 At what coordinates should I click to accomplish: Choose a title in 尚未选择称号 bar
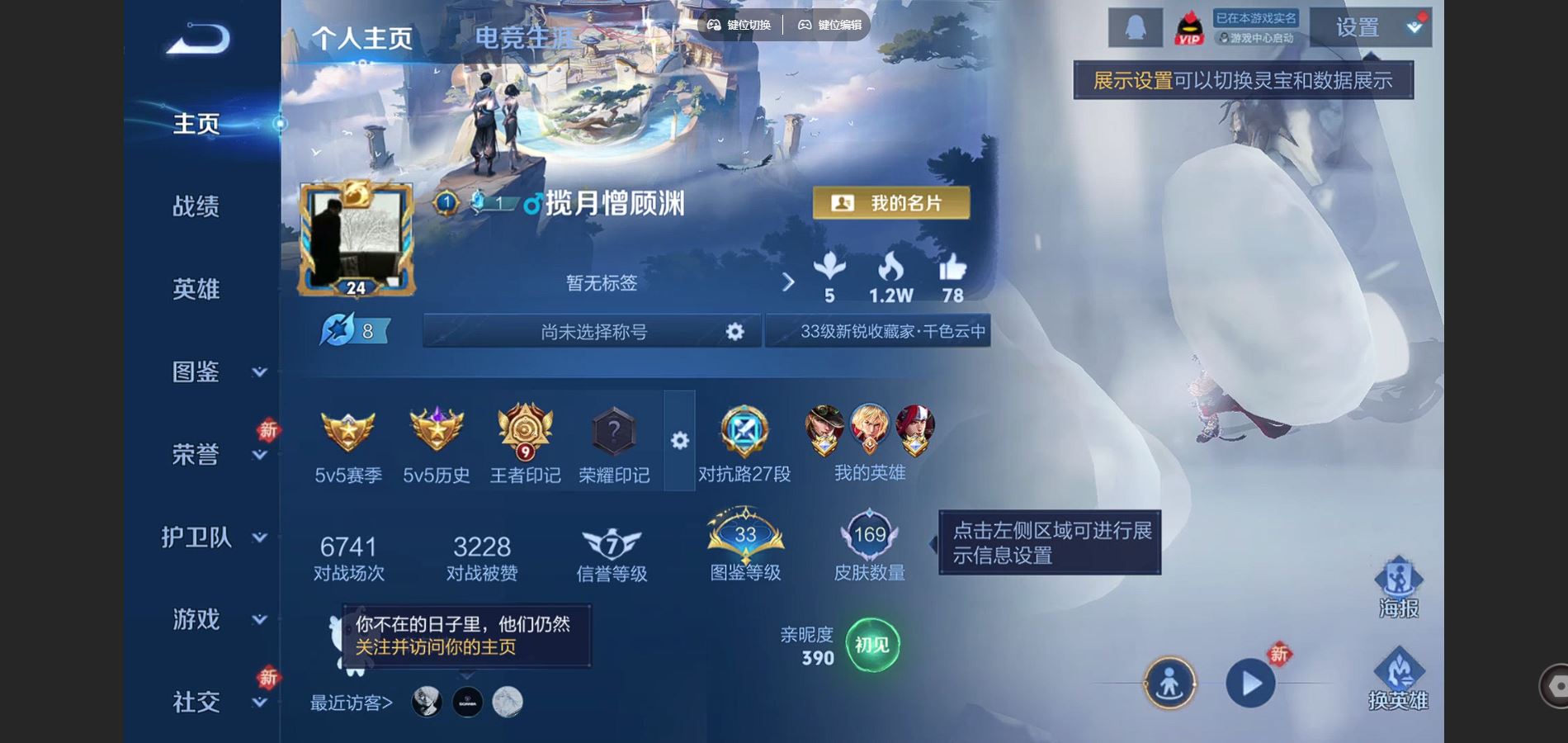pos(593,331)
